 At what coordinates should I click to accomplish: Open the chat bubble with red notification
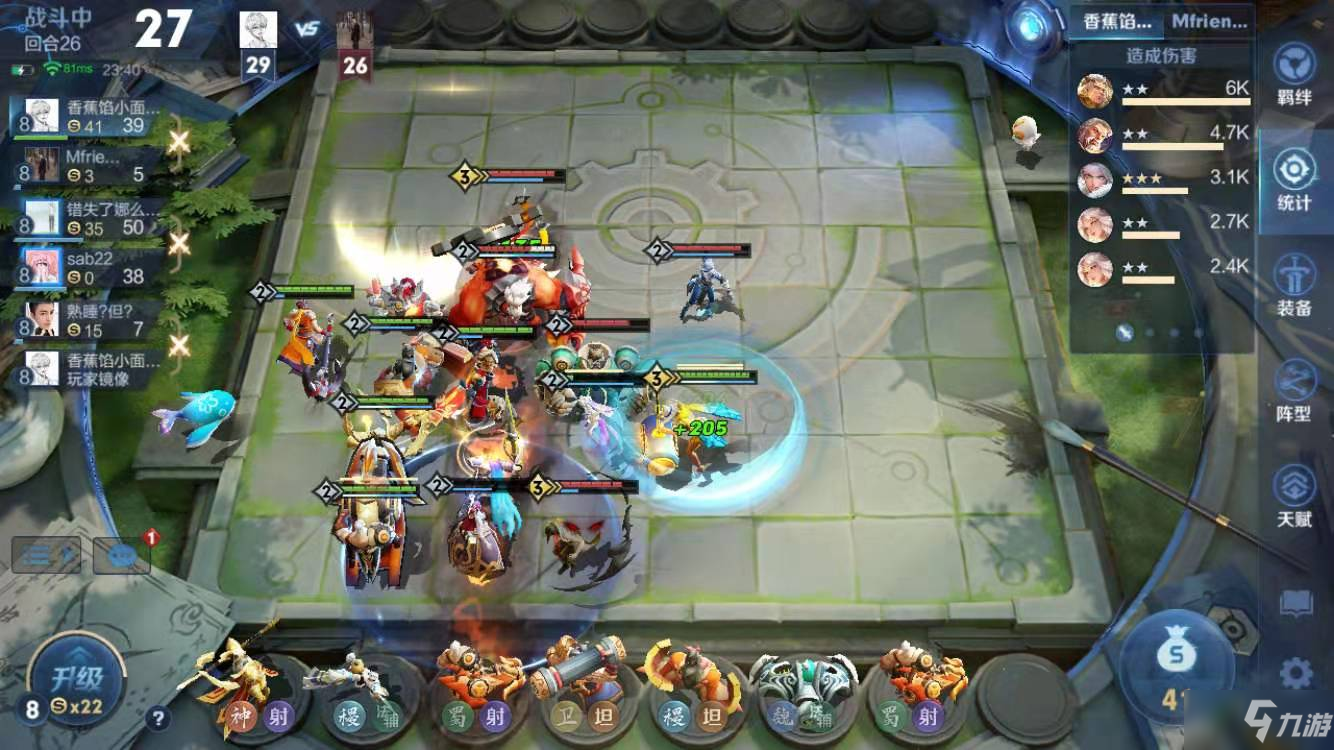click(121, 555)
